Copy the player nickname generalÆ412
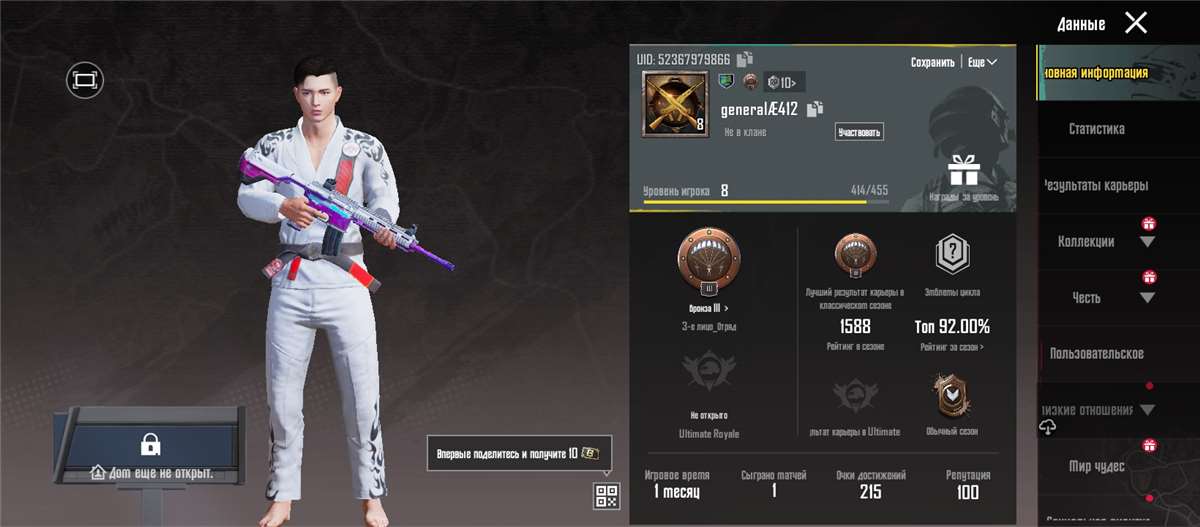The height and width of the screenshot is (527, 1200). (815, 109)
